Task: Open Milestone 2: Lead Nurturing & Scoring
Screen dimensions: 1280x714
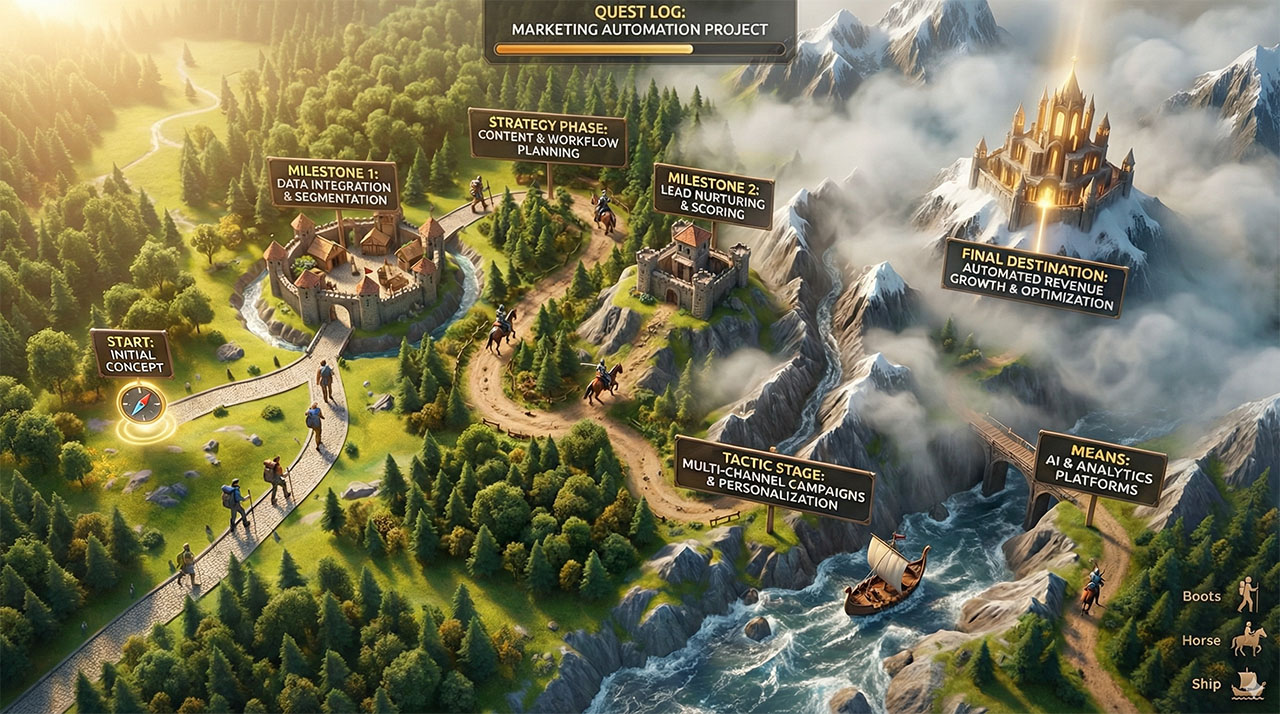Action: [713, 196]
